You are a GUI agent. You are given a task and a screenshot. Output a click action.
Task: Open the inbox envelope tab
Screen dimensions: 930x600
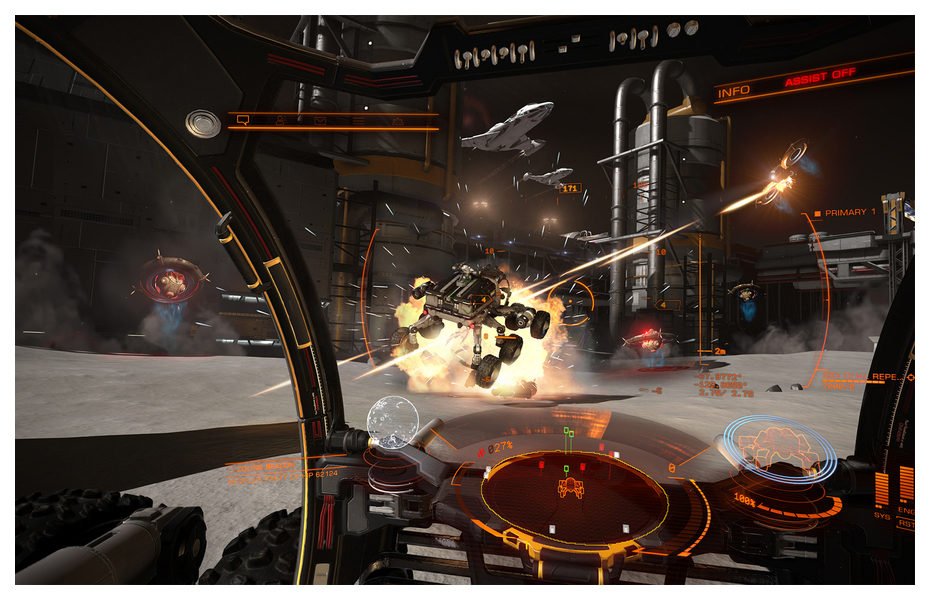click(x=320, y=120)
